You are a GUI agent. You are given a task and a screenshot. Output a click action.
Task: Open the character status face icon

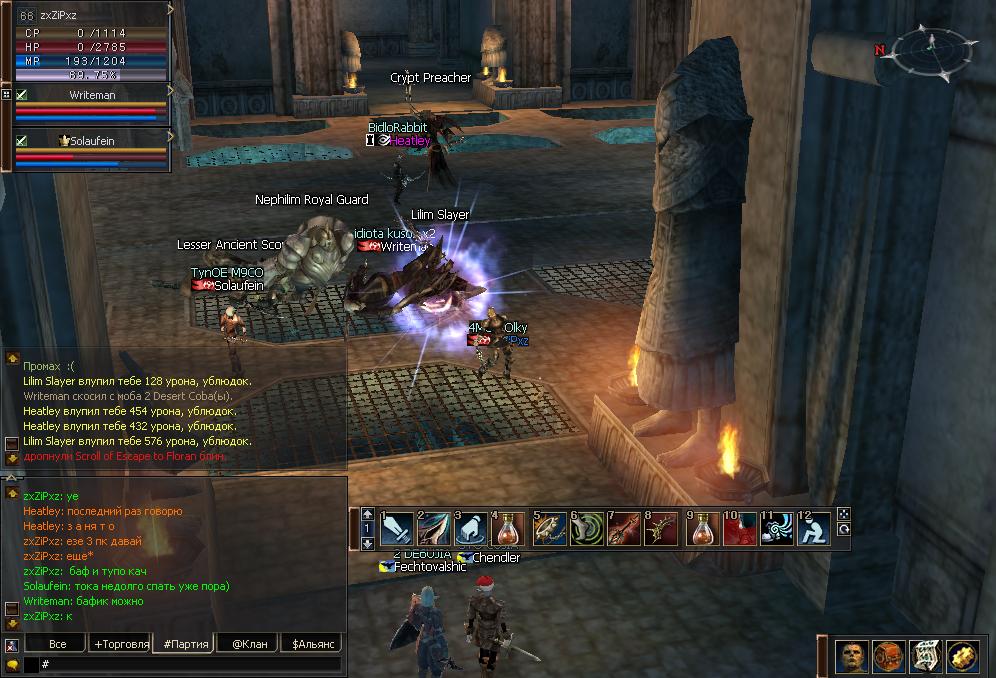852,656
